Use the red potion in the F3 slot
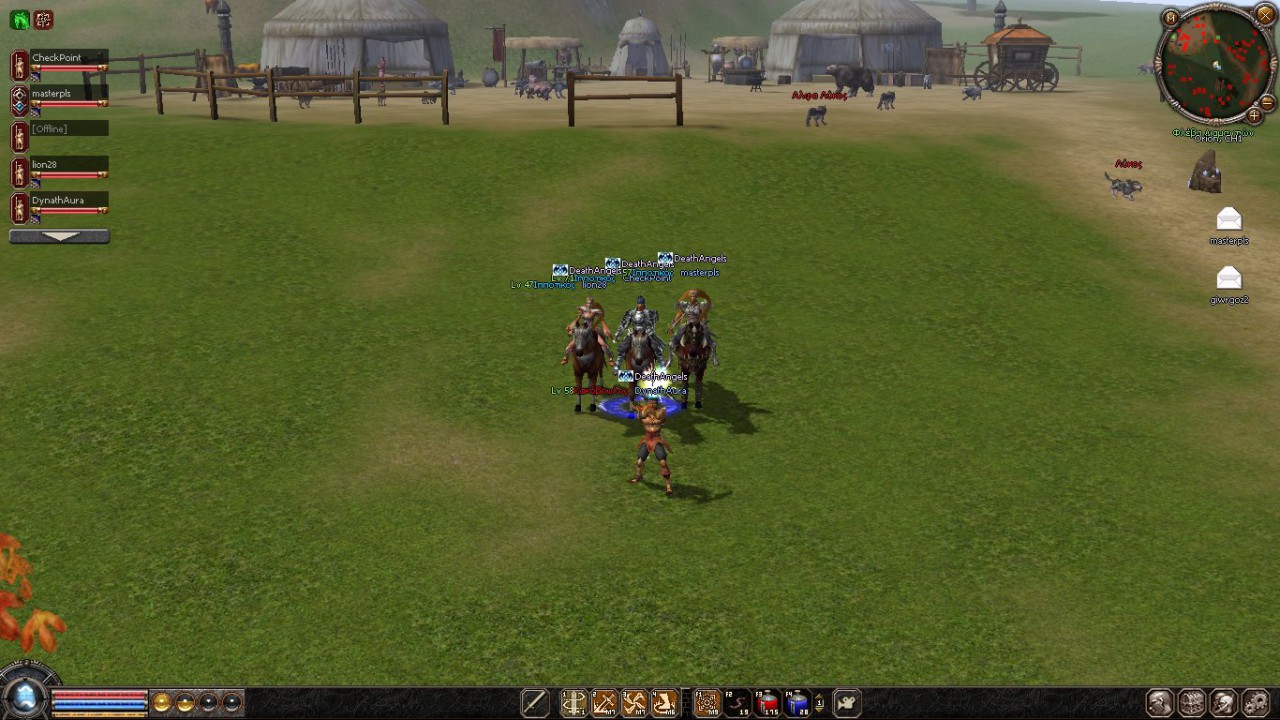1280x720 pixels. click(768, 704)
